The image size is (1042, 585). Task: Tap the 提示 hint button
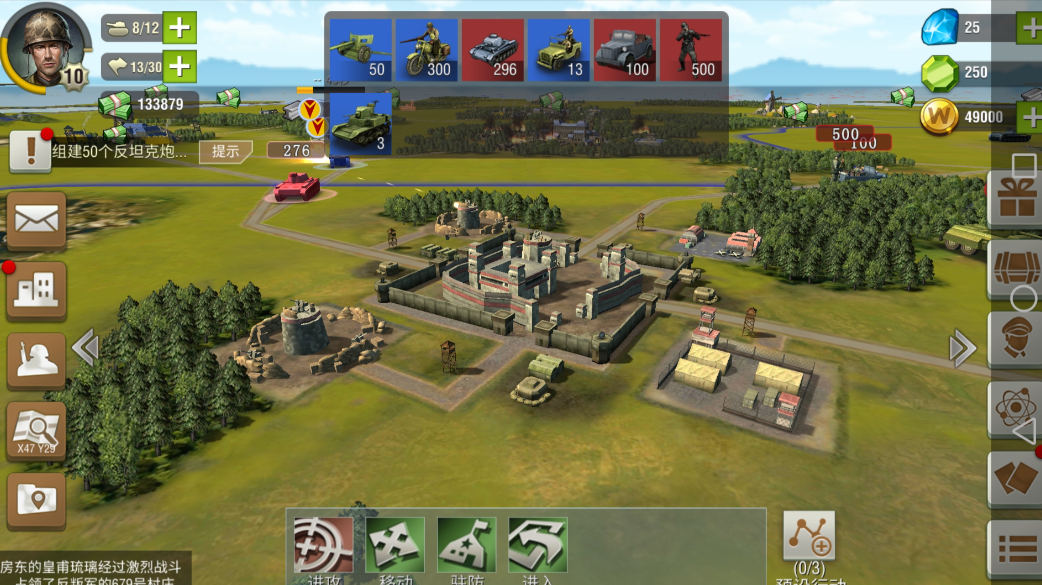(x=225, y=151)
